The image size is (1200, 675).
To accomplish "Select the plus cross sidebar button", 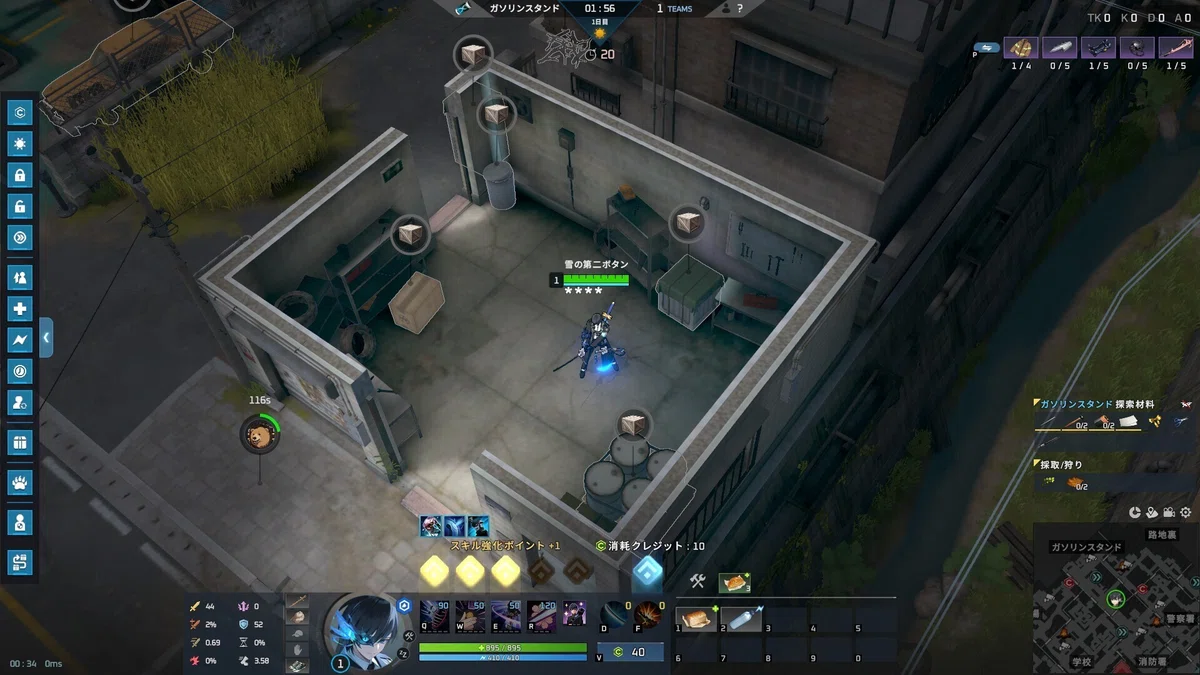I will click(x=20, y=309).
